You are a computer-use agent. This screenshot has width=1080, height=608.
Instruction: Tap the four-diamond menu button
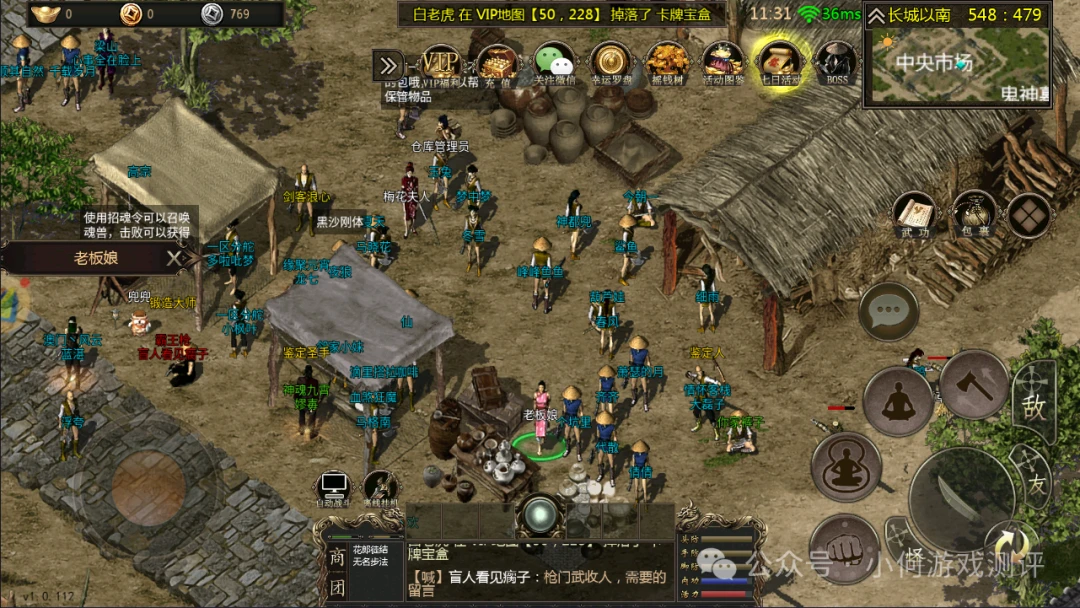tap(1028, 214)
